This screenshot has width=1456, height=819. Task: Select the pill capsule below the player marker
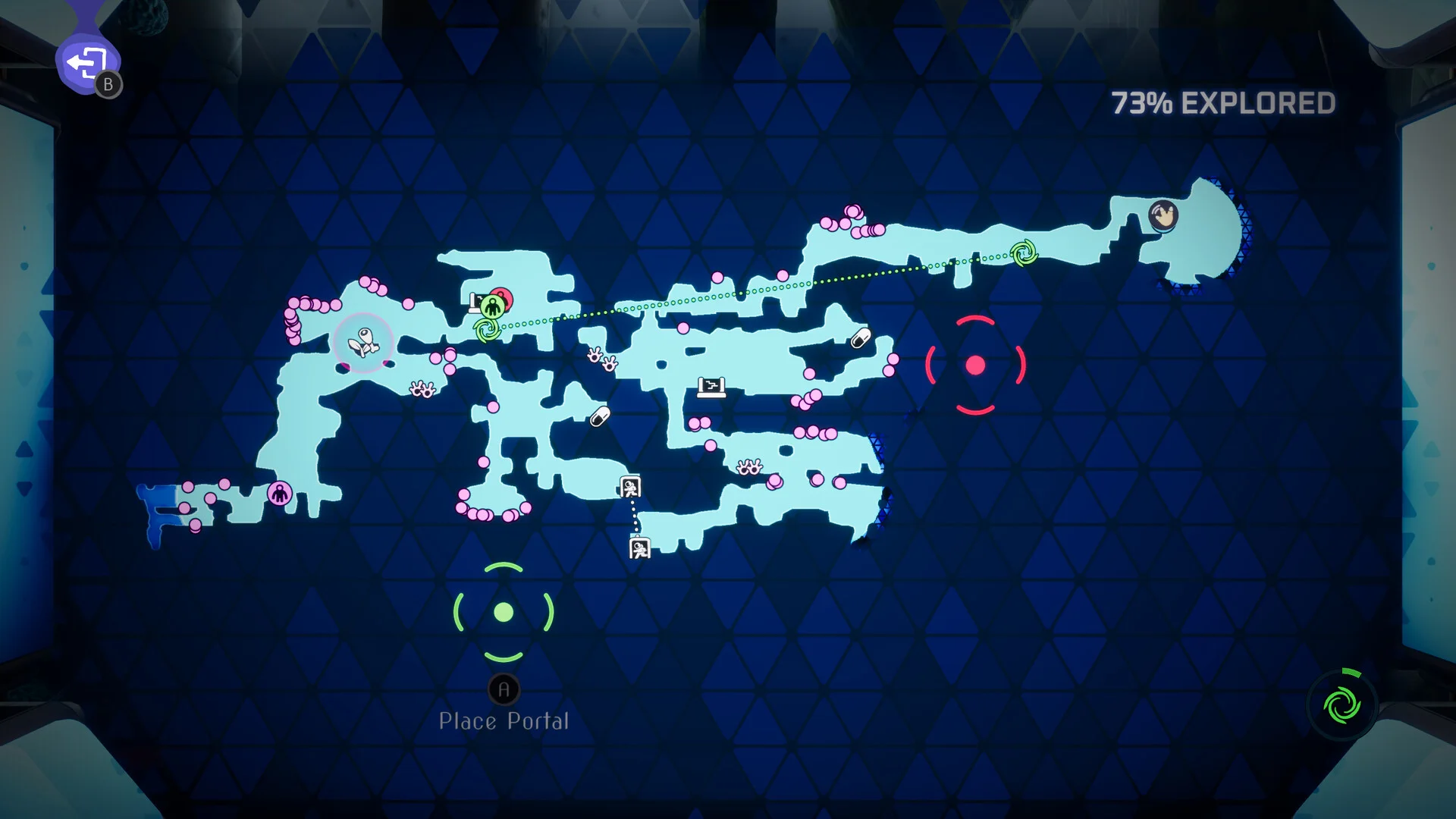tap(600, 416)
